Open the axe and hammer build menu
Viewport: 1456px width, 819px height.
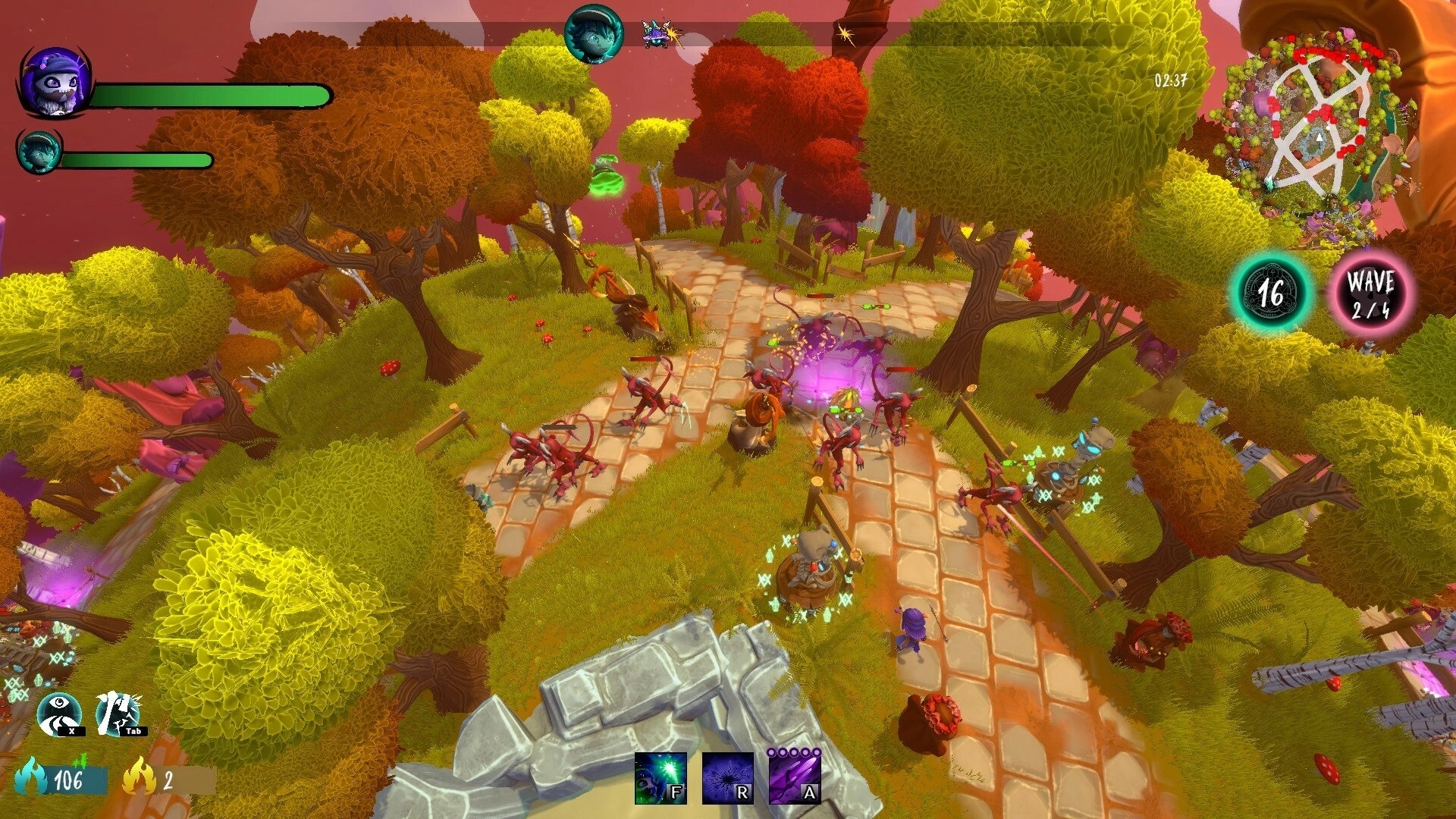point(118,714)
